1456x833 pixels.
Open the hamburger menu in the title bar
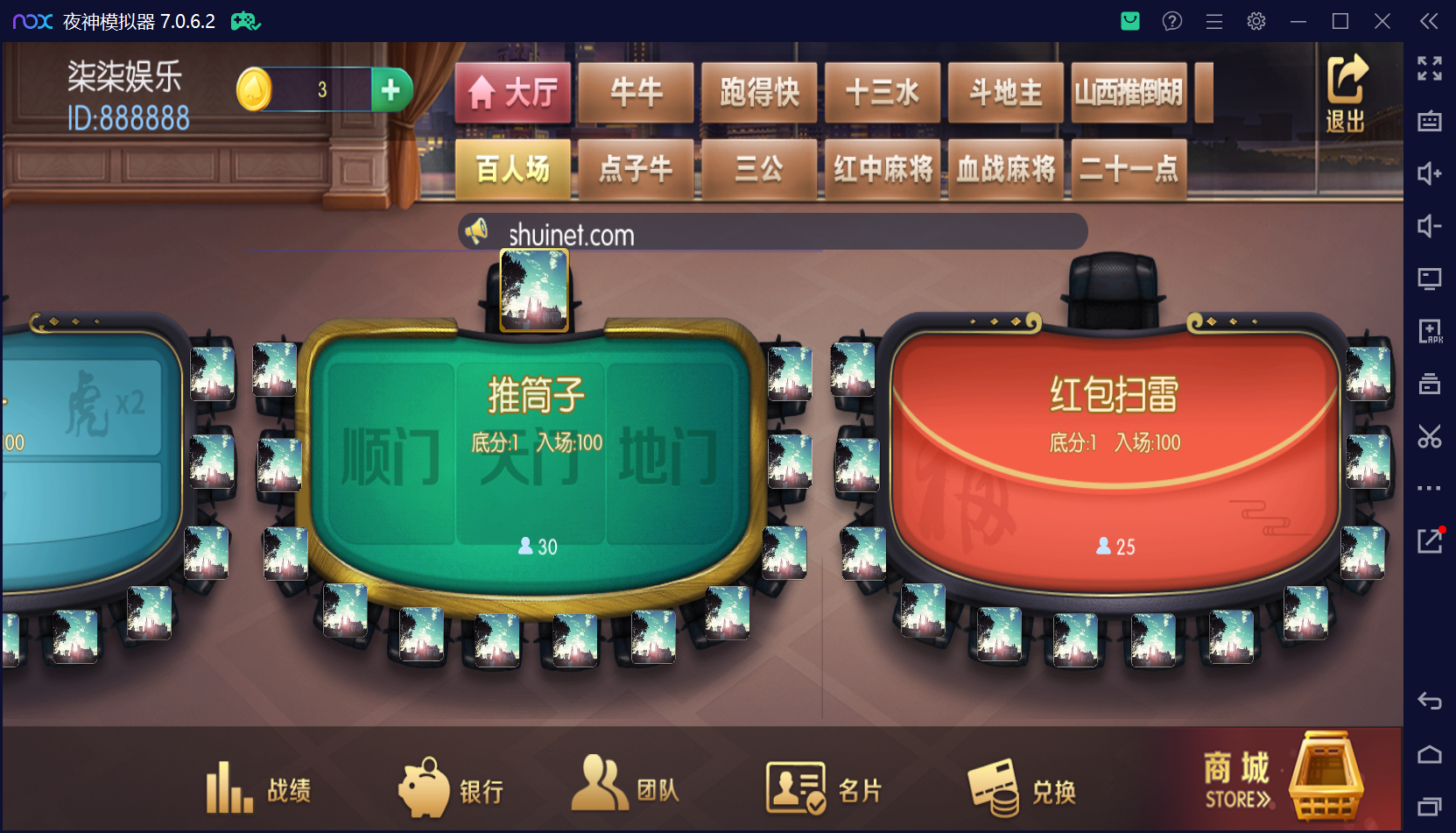pyautogui.click(x=1213, y=20)
